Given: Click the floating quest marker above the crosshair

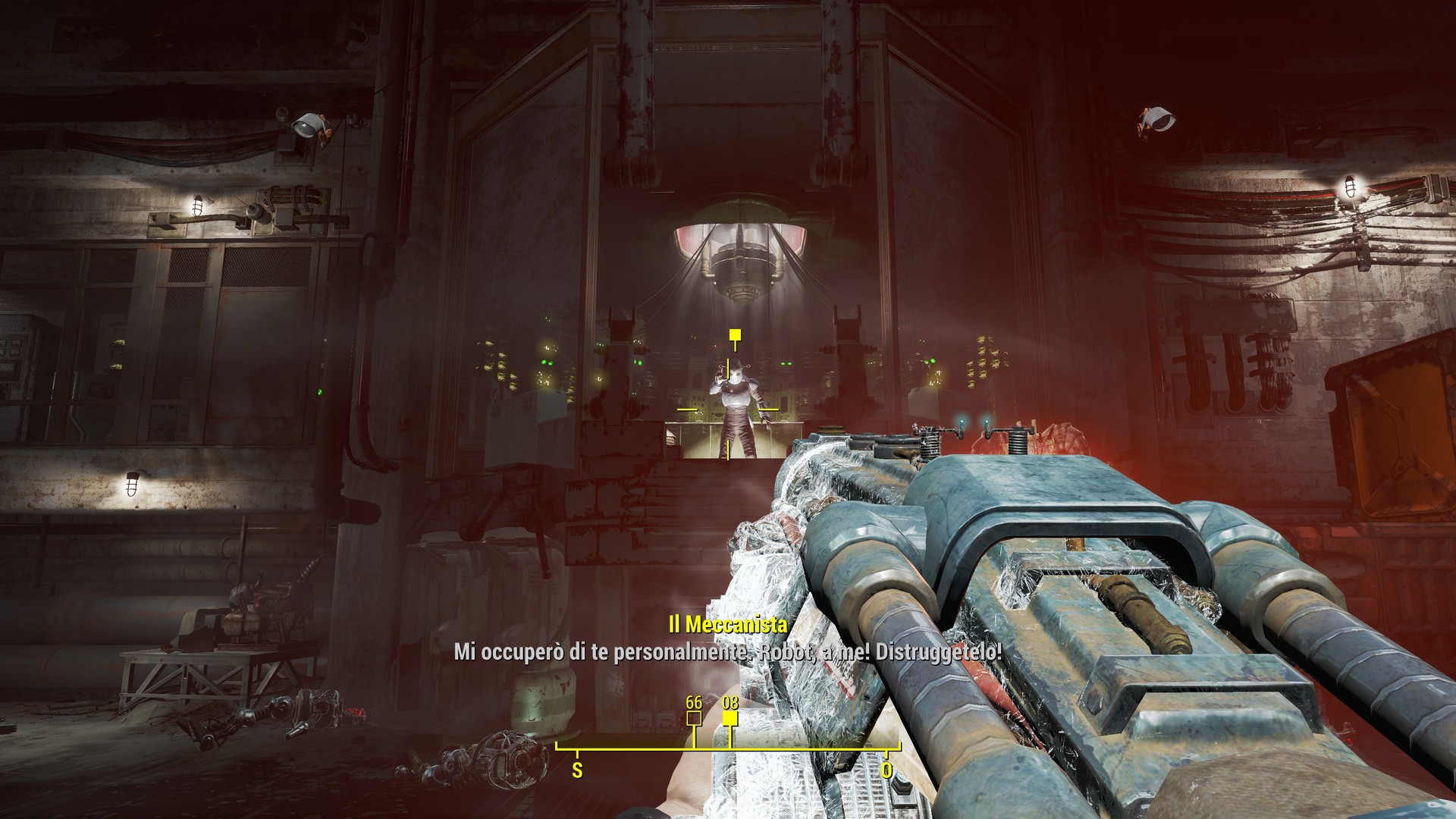Looking at the screenshot, I should point(734,334).
